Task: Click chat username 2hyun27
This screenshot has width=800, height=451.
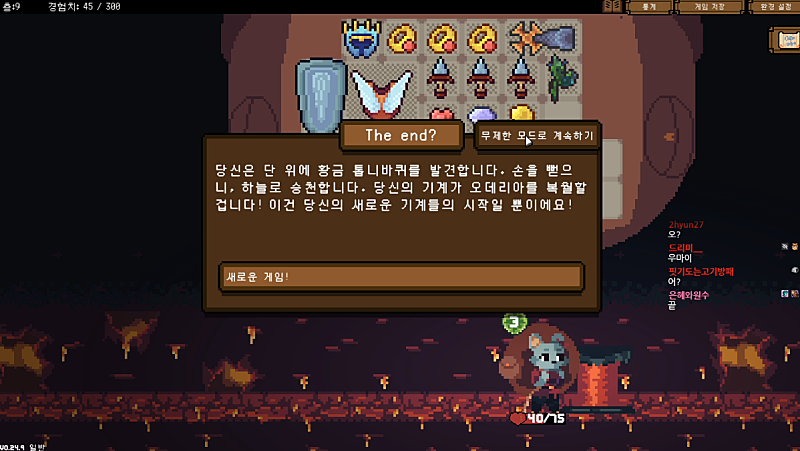Action: [686, 225]
